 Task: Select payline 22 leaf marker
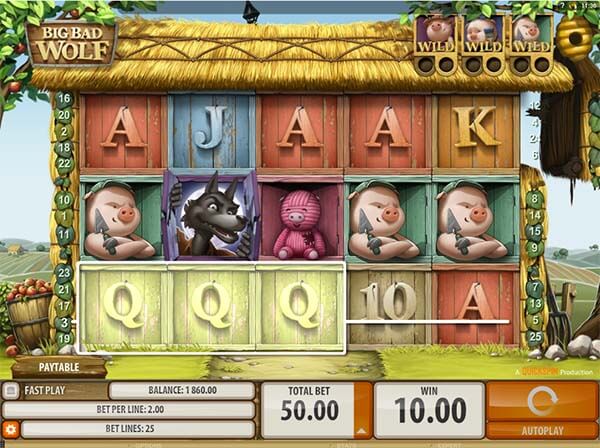pyautogui.click(x=64, y=162)
